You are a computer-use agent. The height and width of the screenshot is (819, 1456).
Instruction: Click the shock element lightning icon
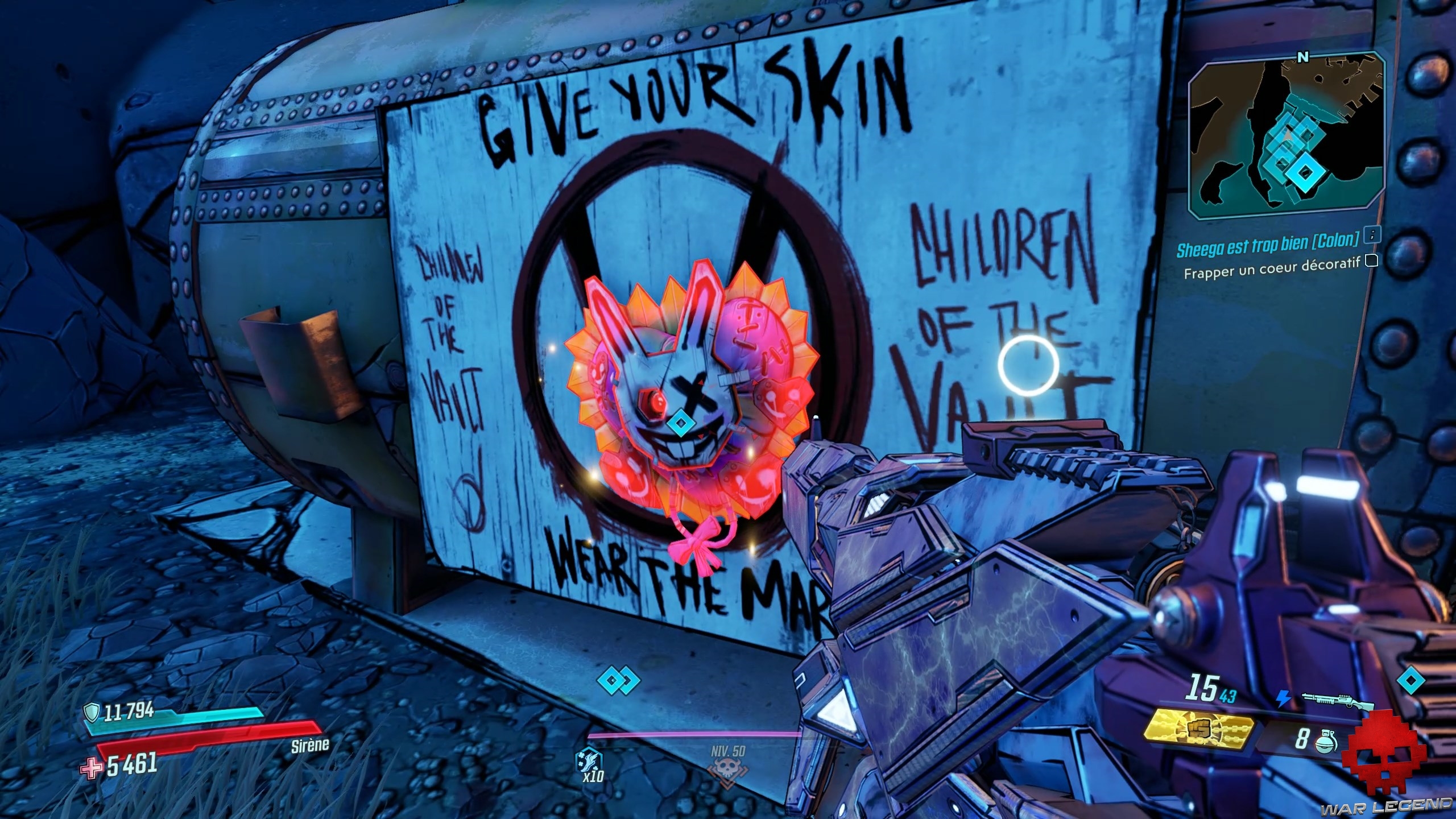pos(1284,697)
